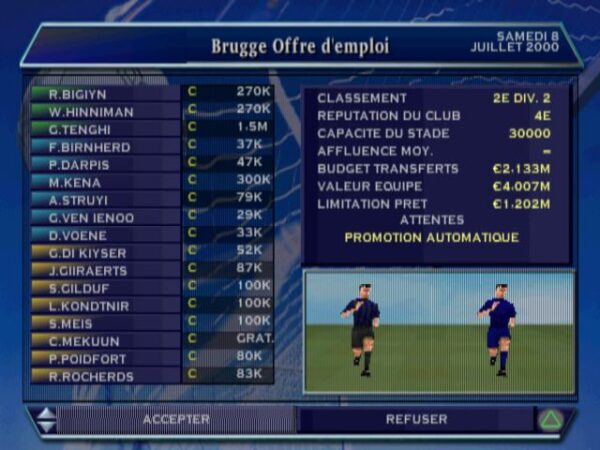Pick J.GIIRAERTS from the roster
This screenshot has height=450, width=600.
coord(150,269)
